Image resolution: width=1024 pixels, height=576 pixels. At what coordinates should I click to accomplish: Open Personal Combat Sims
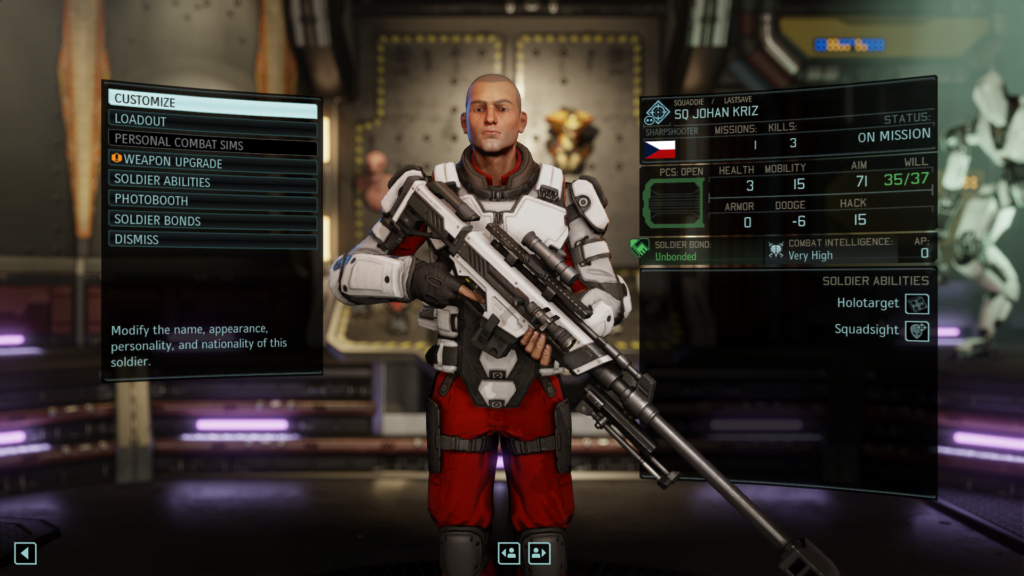point(212,142)
